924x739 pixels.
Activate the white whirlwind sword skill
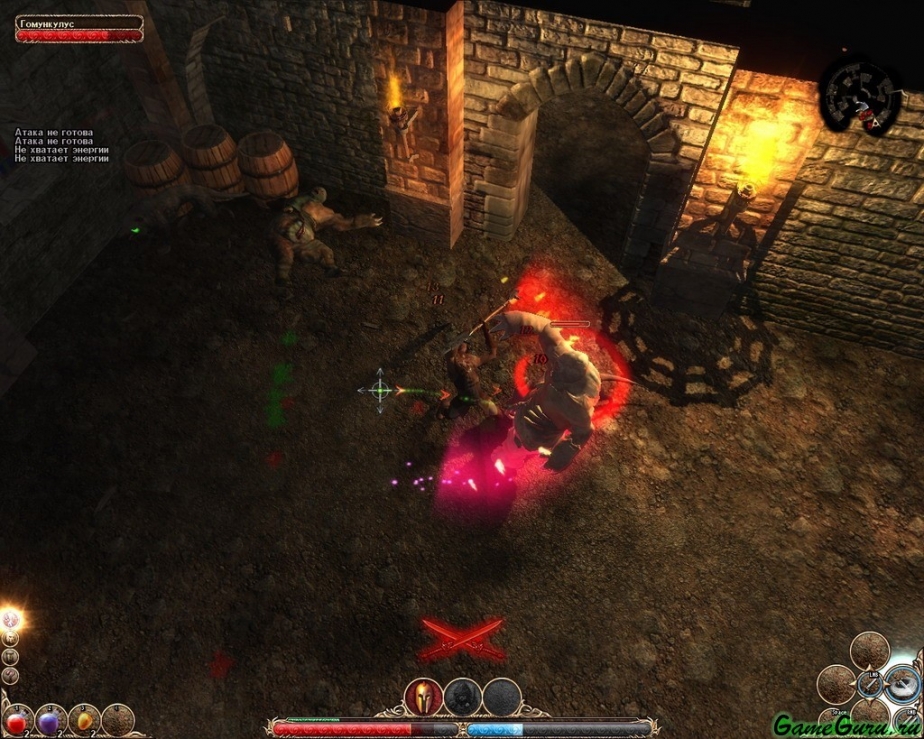click(x=902, y=682)
